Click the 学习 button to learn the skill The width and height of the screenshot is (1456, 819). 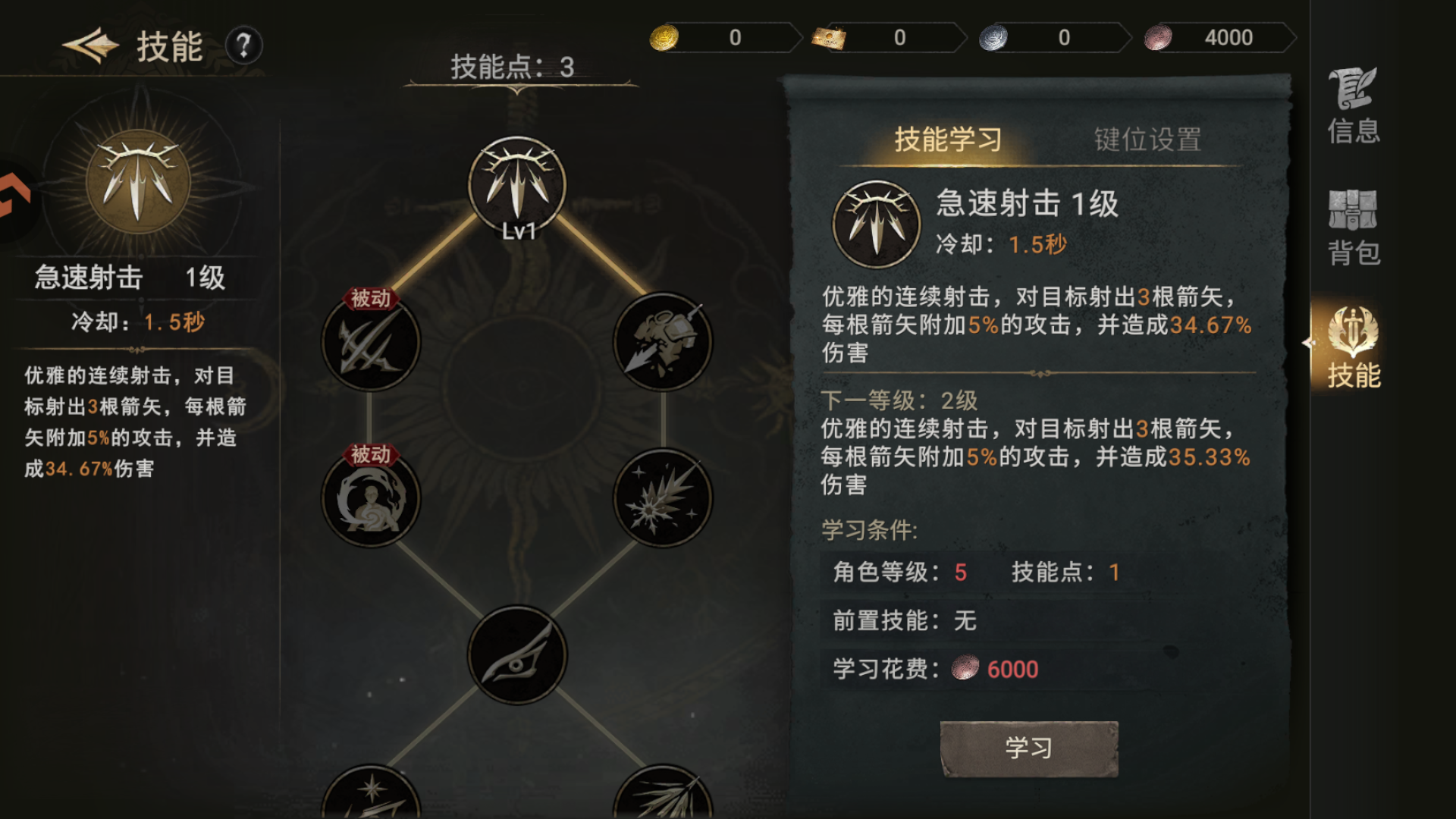coord(1028,746)
